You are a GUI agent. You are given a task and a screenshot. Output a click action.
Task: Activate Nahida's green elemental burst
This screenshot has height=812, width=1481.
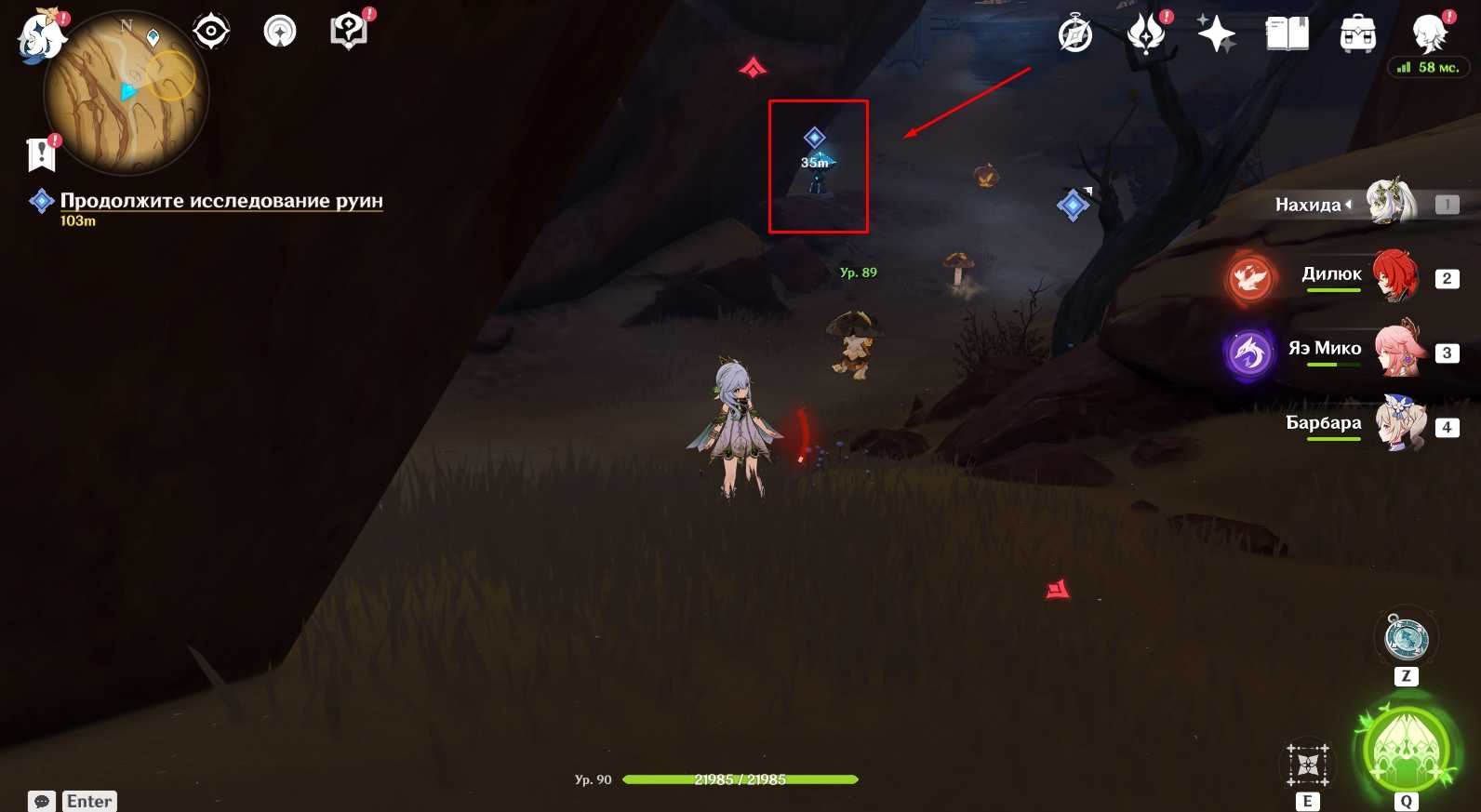click(1407, 751)
